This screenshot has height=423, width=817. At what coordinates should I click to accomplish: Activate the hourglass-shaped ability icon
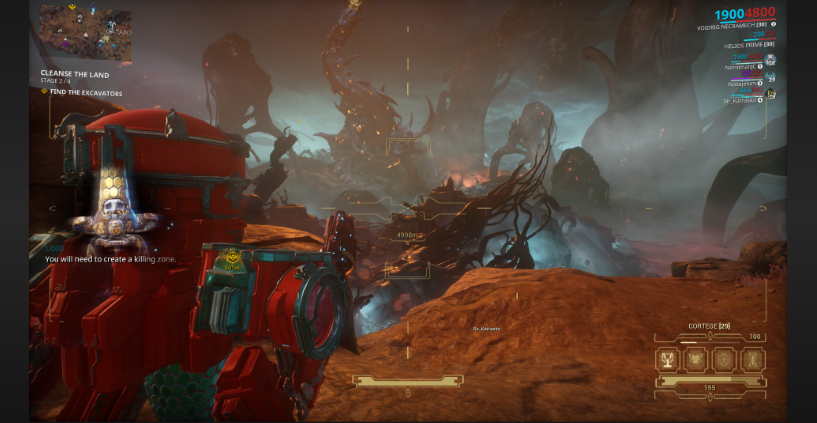click(x=752, y=360)
